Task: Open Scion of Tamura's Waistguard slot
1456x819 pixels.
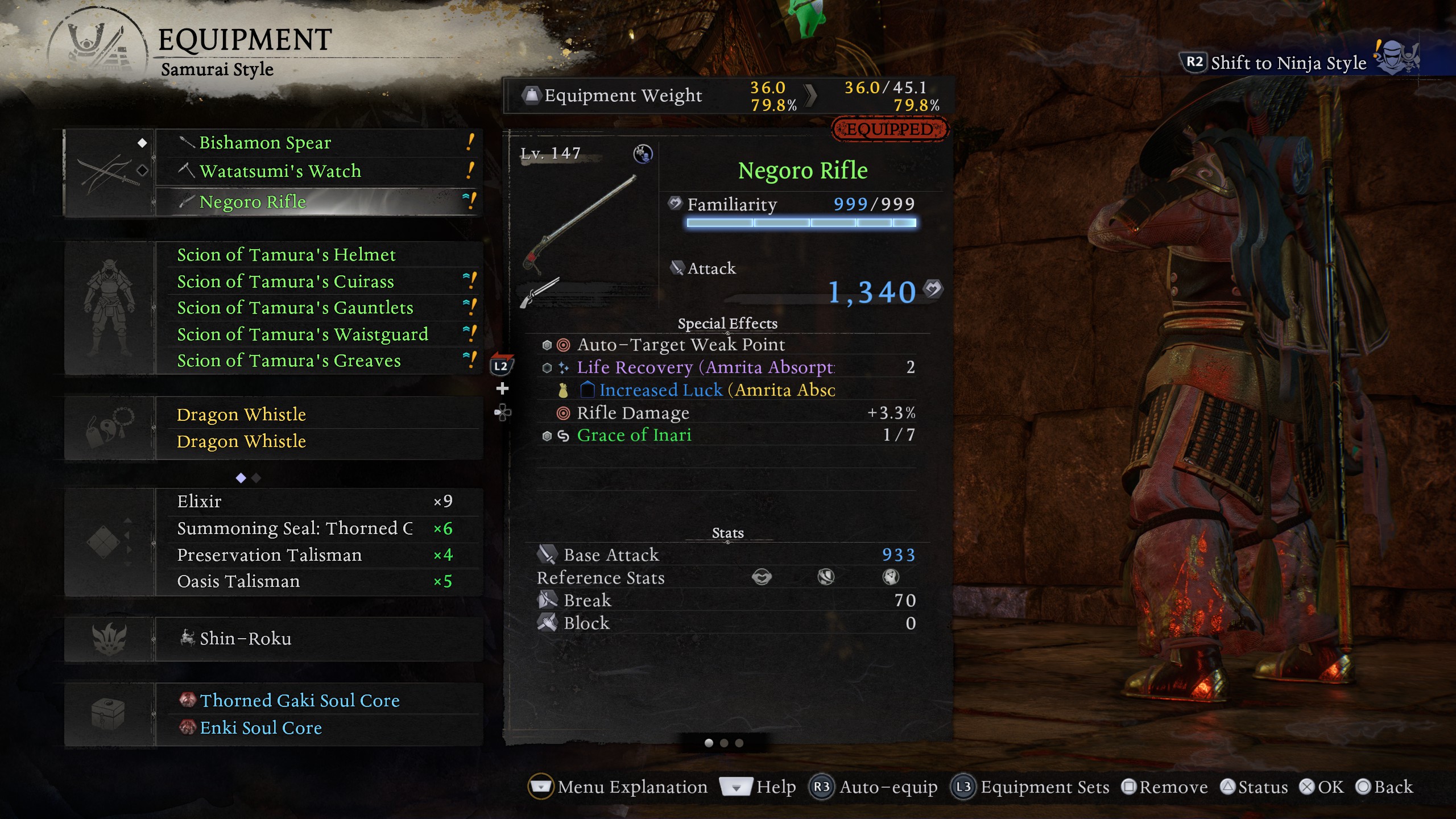Action: tap(318, 334)
